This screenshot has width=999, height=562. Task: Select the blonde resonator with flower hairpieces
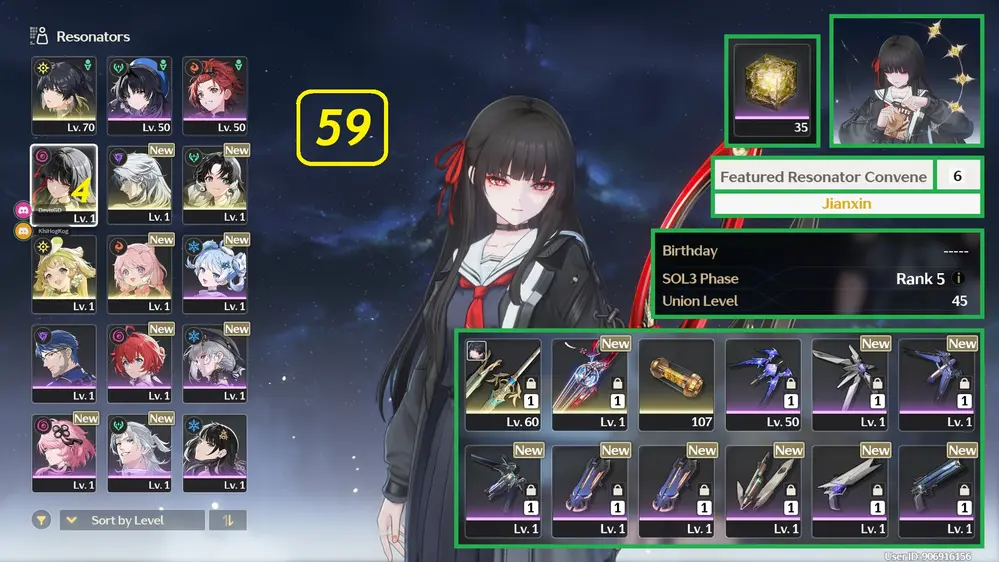pyautogui.click(x=64, y=273)
